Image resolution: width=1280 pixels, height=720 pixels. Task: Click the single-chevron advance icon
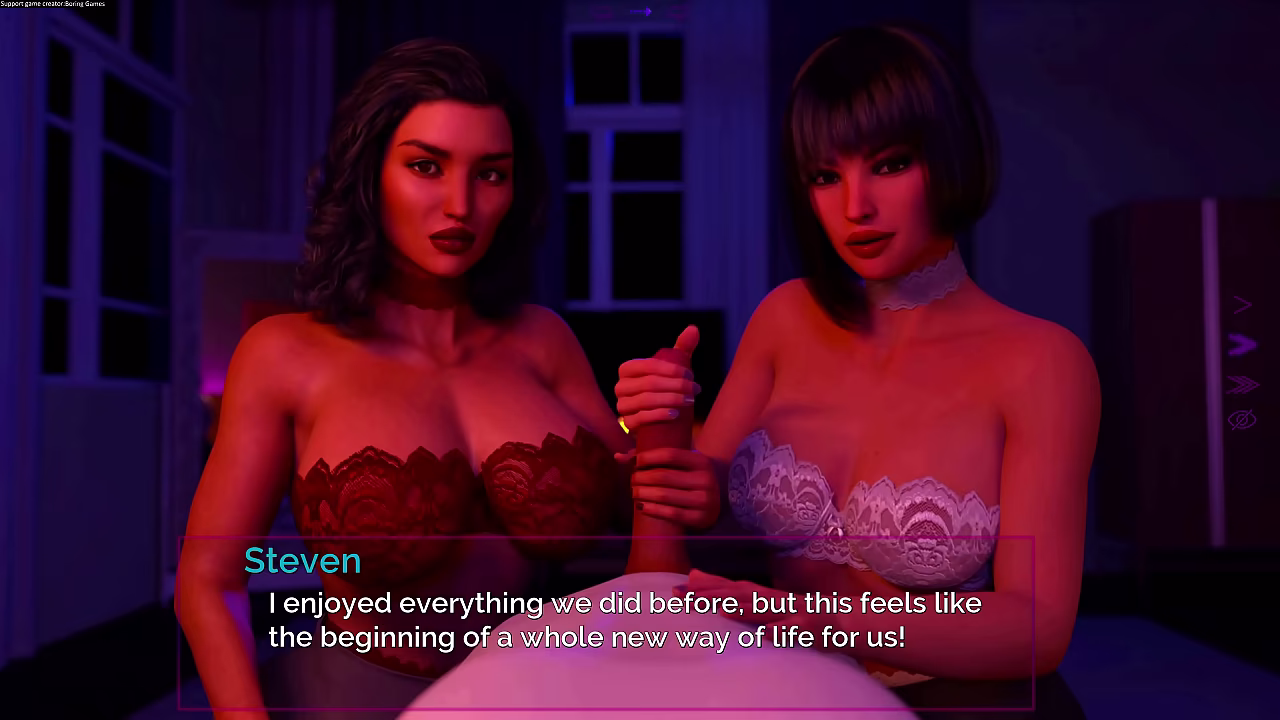coord(1241,304)
